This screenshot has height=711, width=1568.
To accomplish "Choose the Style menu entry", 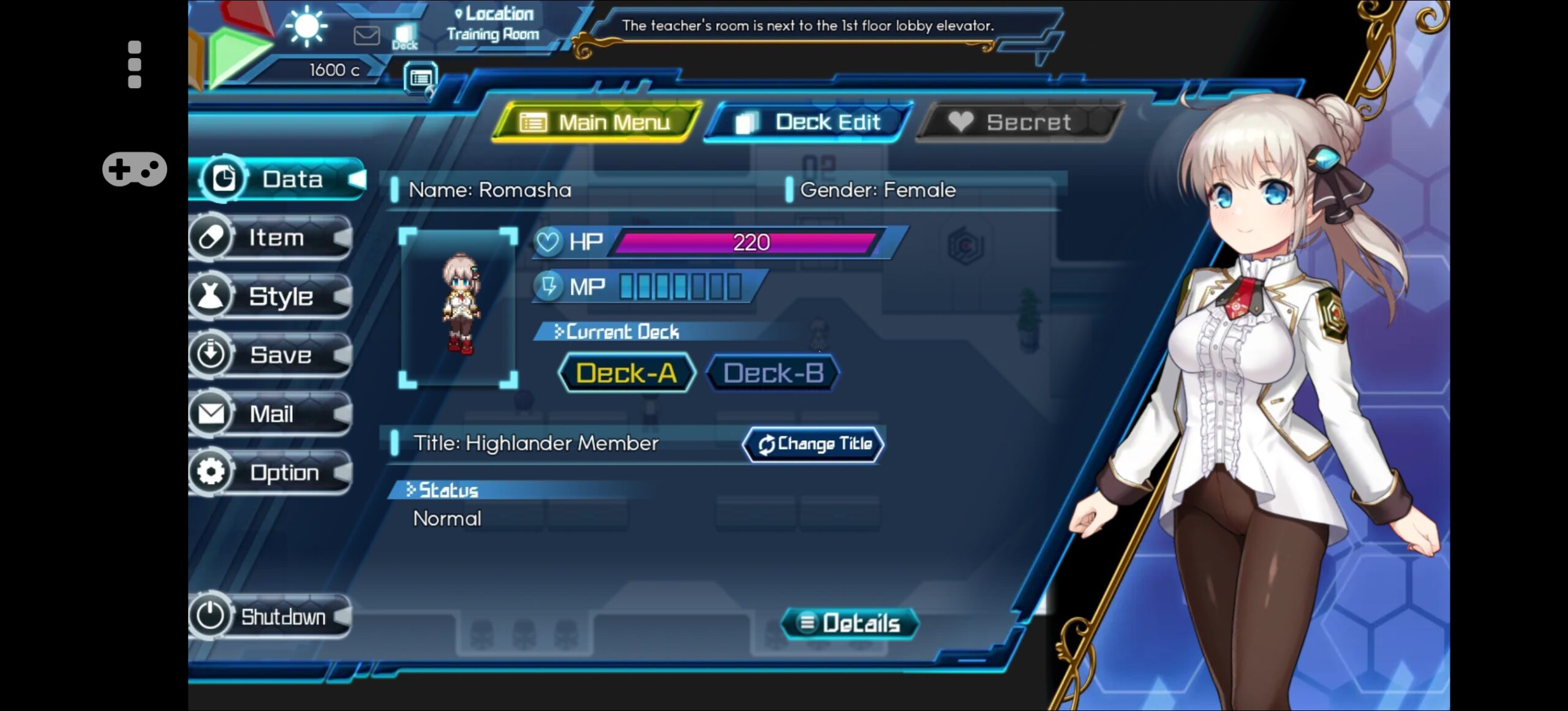I will [x=272, y=296].
